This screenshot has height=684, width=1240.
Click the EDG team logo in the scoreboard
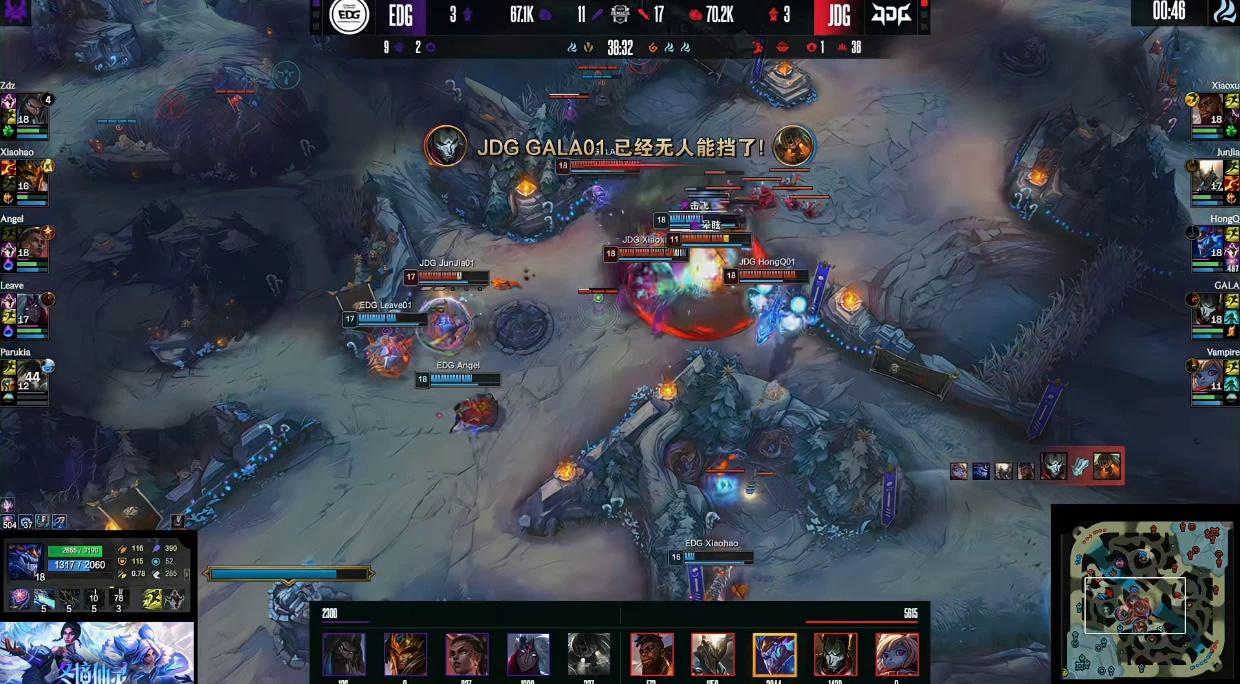tap(350, 15)
